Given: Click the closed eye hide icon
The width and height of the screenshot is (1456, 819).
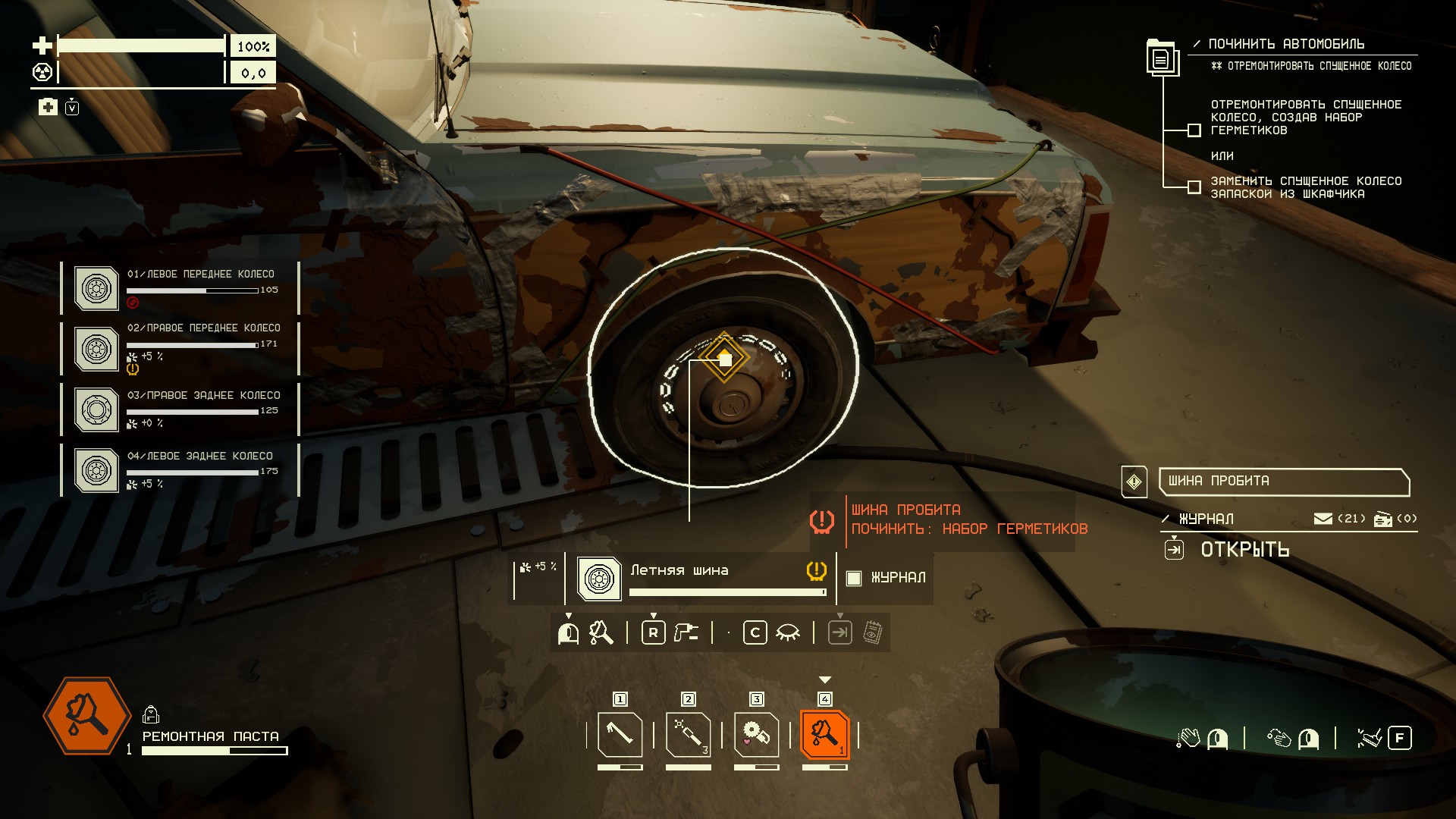Looking at the screenshot, I should point(788,632).
